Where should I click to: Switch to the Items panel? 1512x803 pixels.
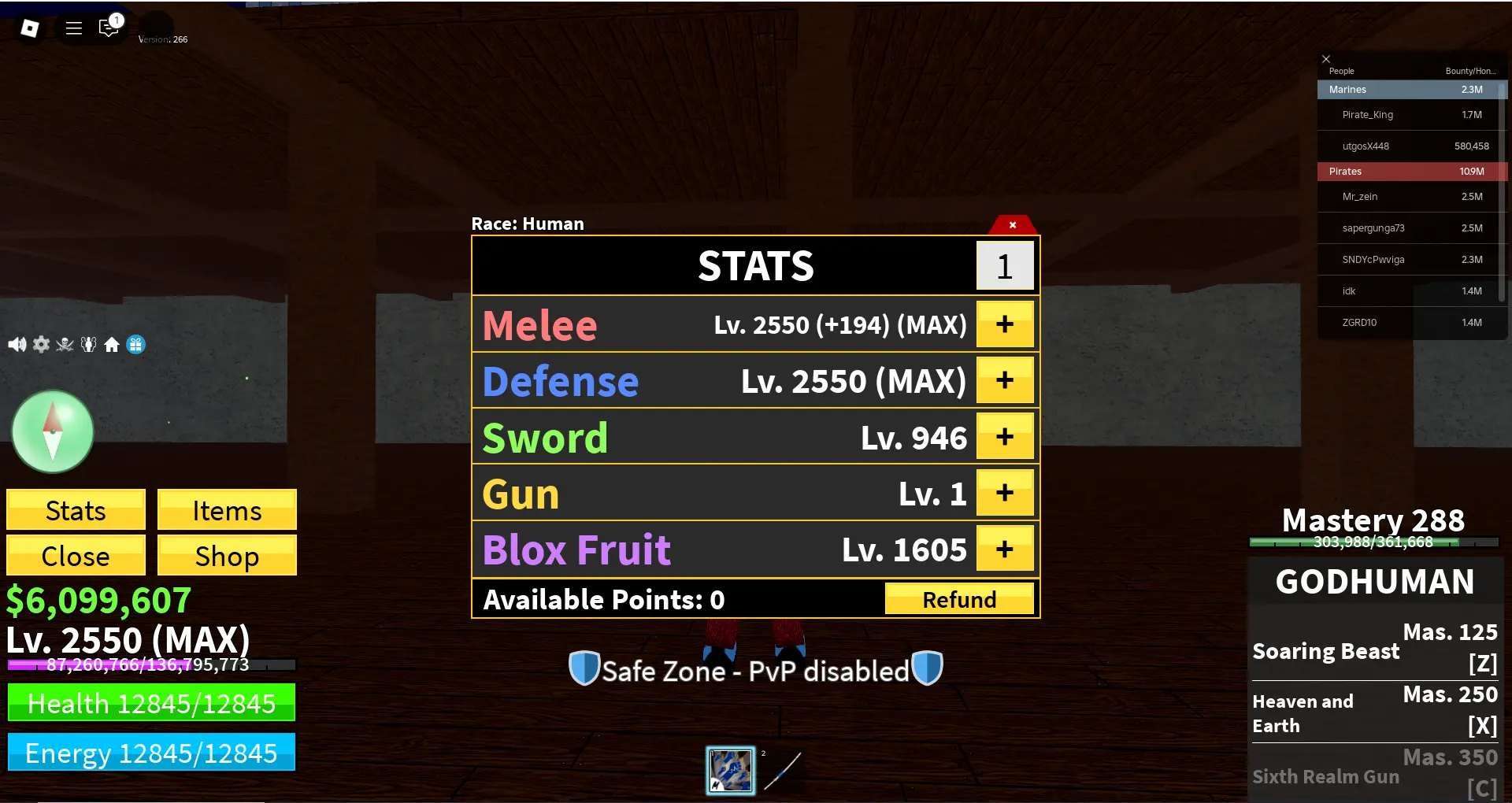click(x=227, y=510)
